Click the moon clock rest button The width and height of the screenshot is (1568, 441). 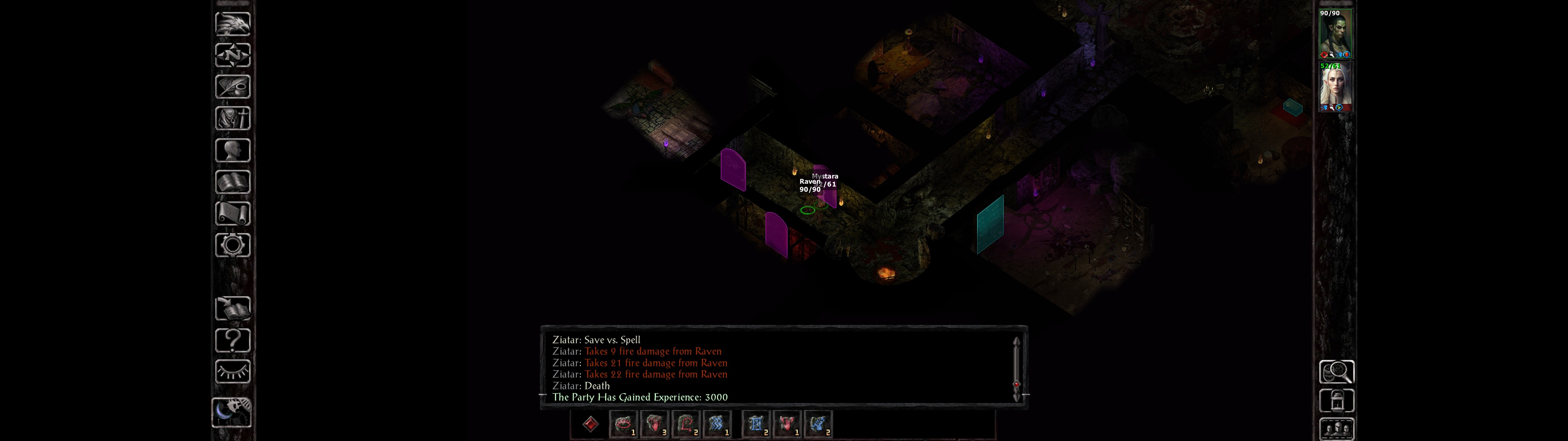click(x=231, y=412)
